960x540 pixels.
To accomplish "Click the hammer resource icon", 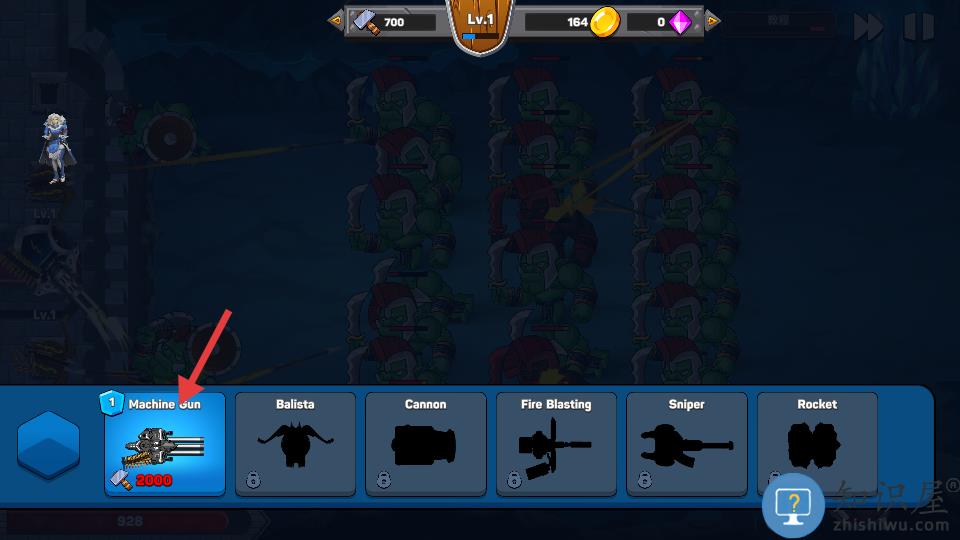I will pos(364,21).
